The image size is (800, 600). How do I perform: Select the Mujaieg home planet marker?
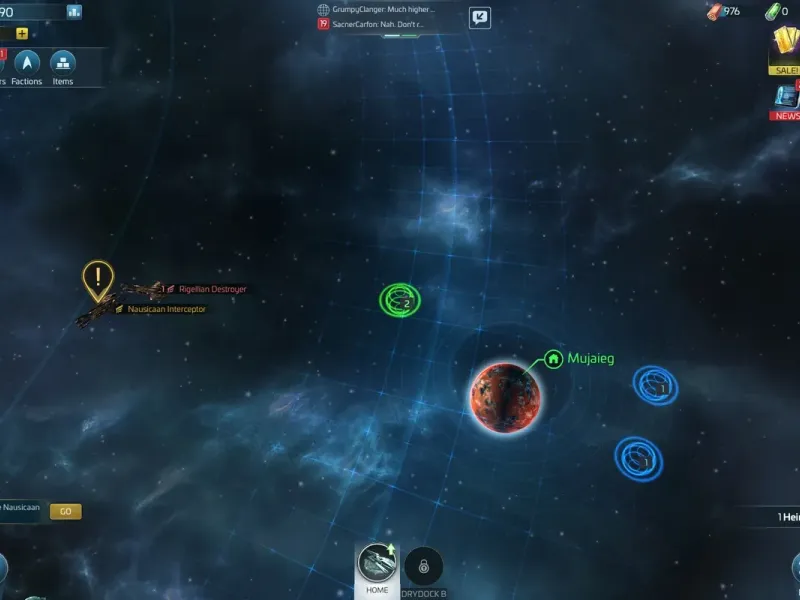553,358
